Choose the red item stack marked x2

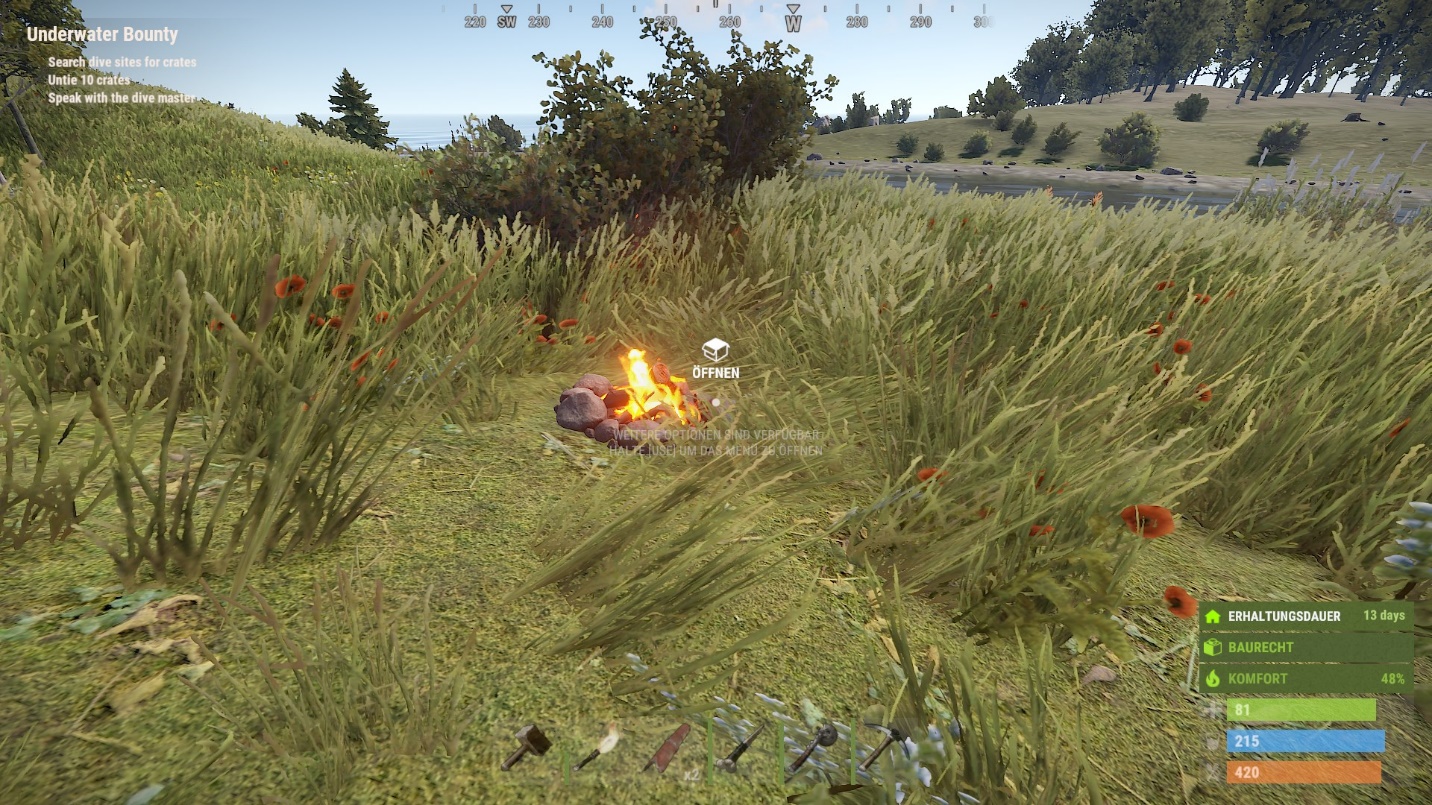668,748
